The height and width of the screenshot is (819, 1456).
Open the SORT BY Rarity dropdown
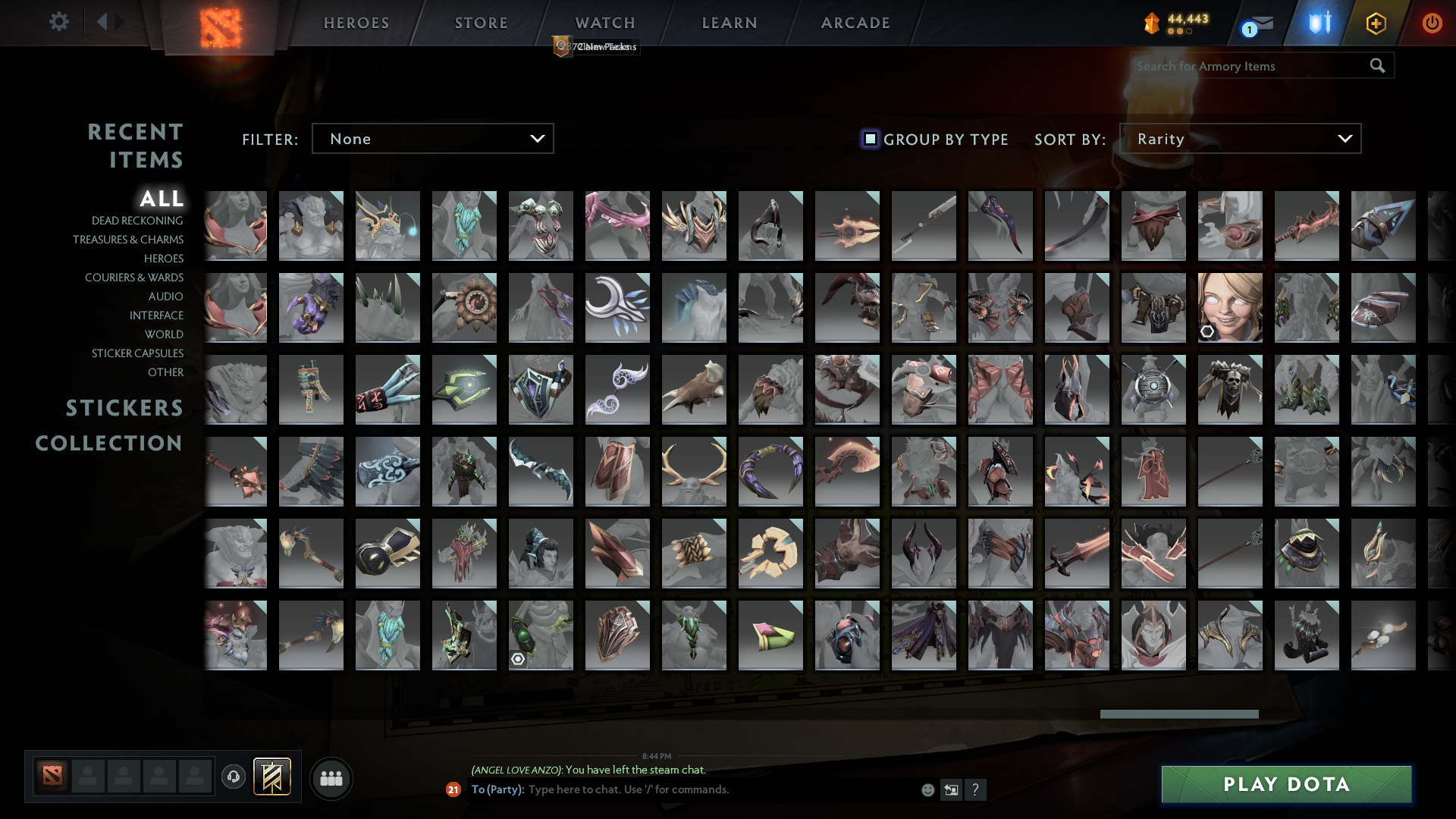coord(1240,138)
